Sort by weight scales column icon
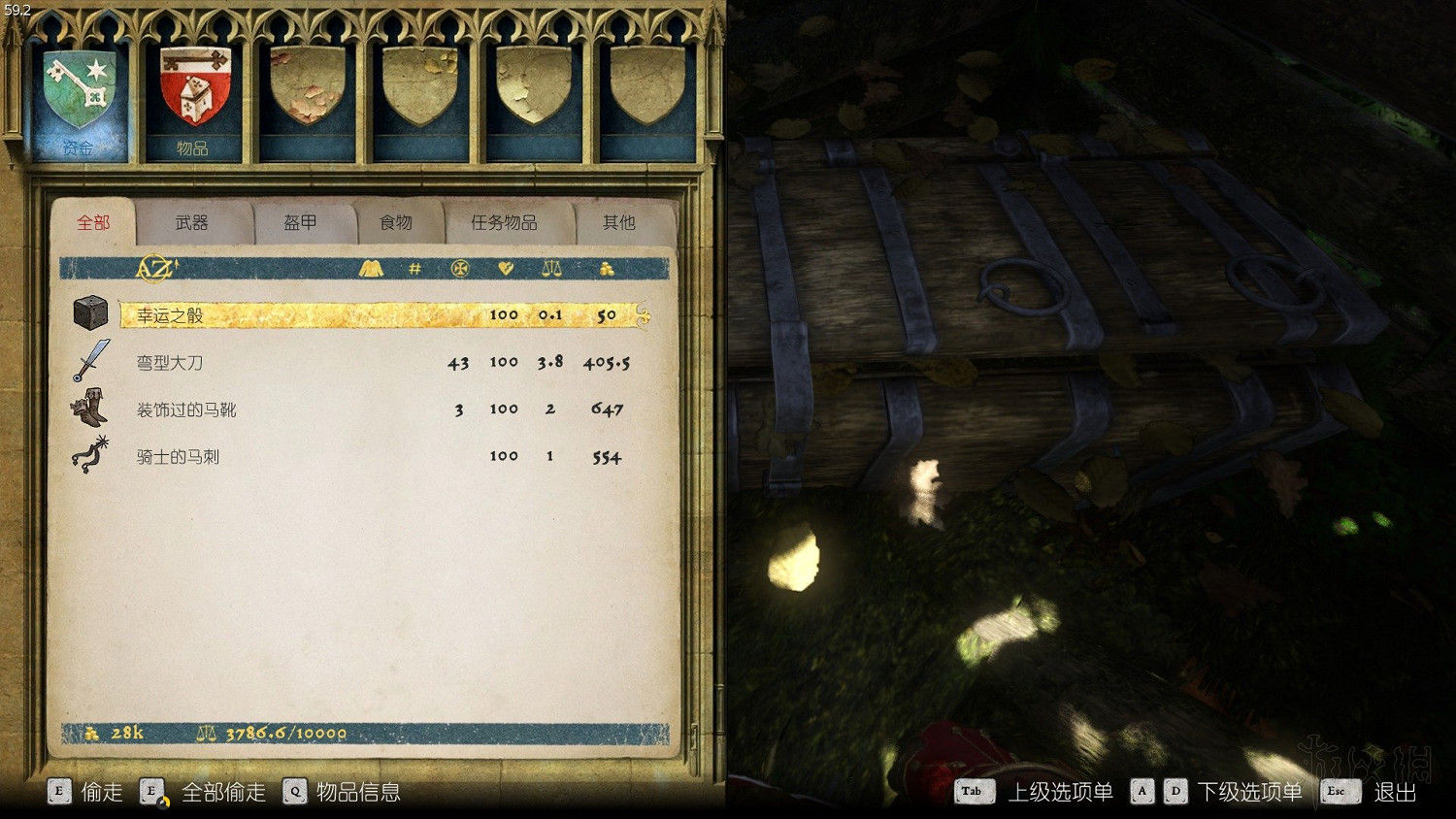This screenshot has width=1456, height=819. coord(551,269)
